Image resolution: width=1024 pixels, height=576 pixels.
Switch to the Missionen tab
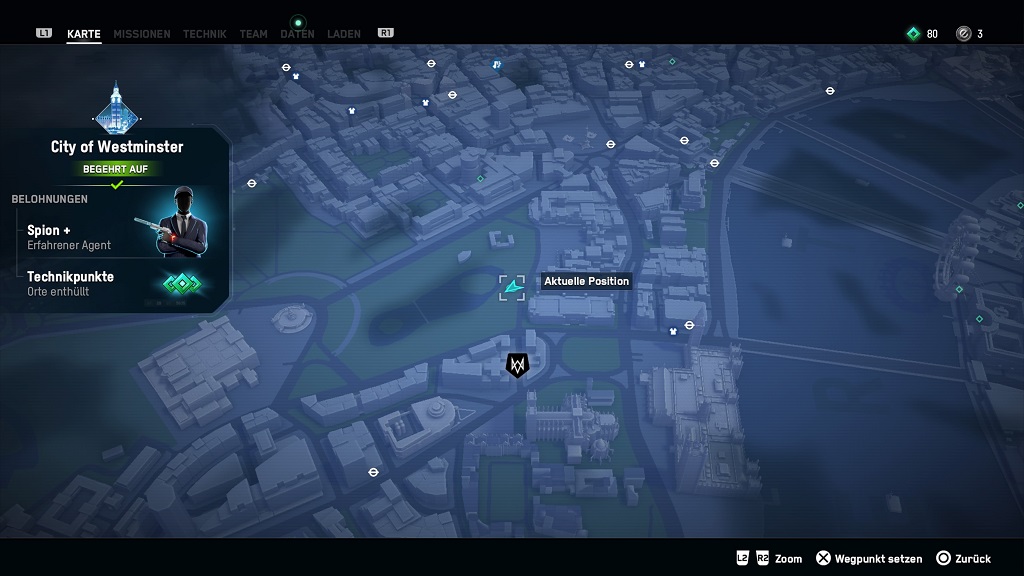pyautogui.click(x=141, y=34)
